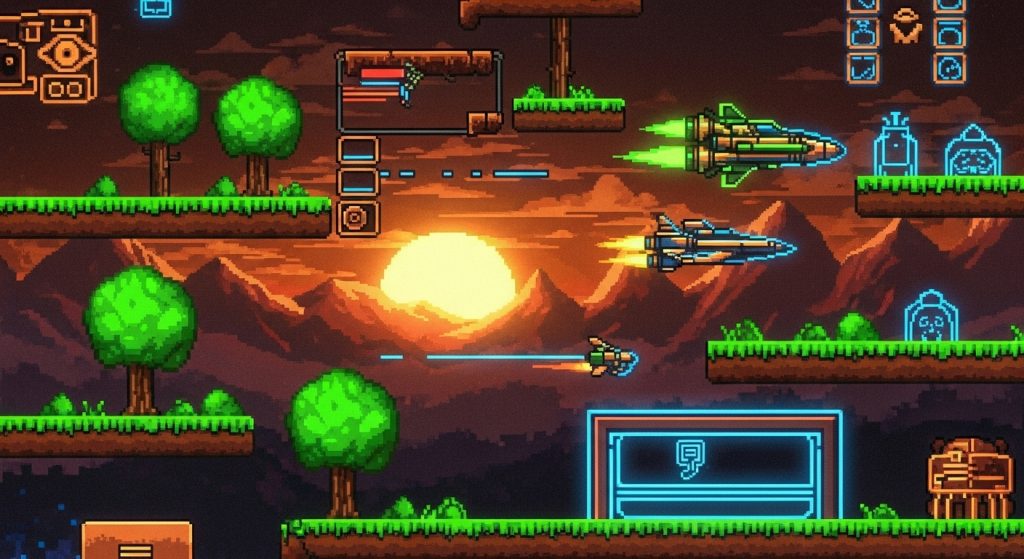Select the blue potion bottle slot
1024x559 pixels.
click(x=861, y=33)
